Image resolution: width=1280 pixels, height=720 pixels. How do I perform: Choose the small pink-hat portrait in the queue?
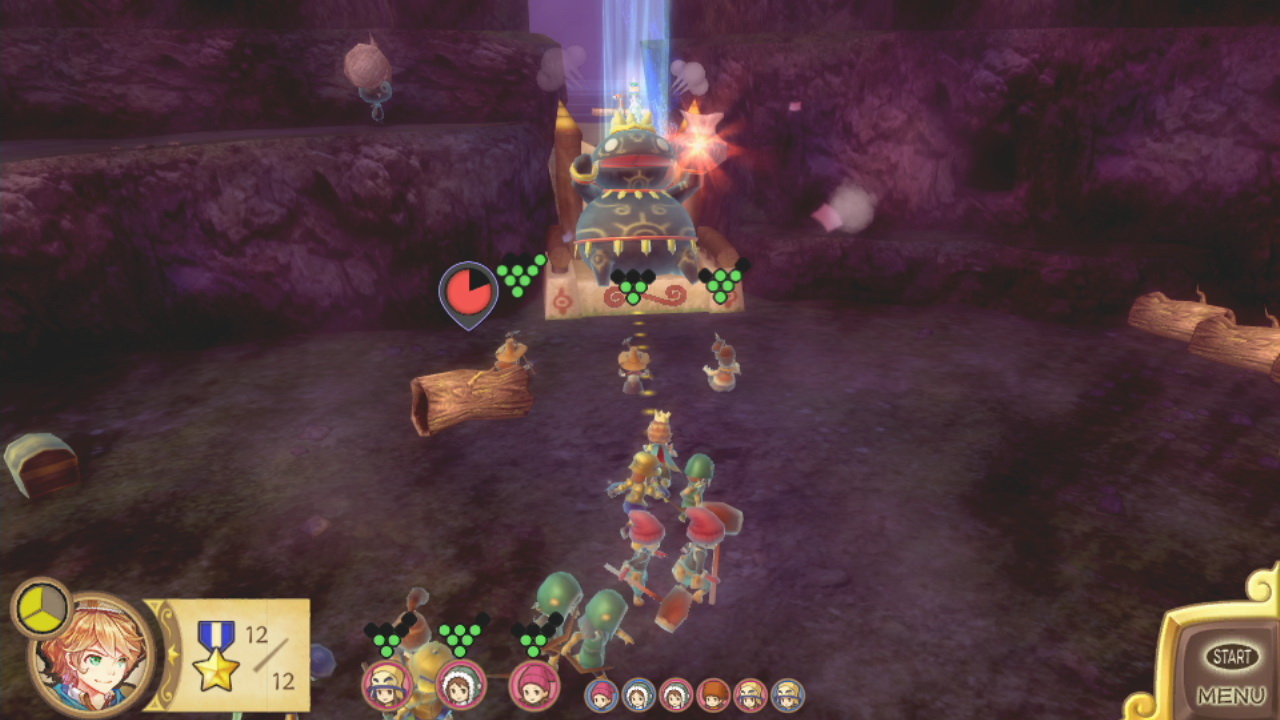click(x=601, y=695)
